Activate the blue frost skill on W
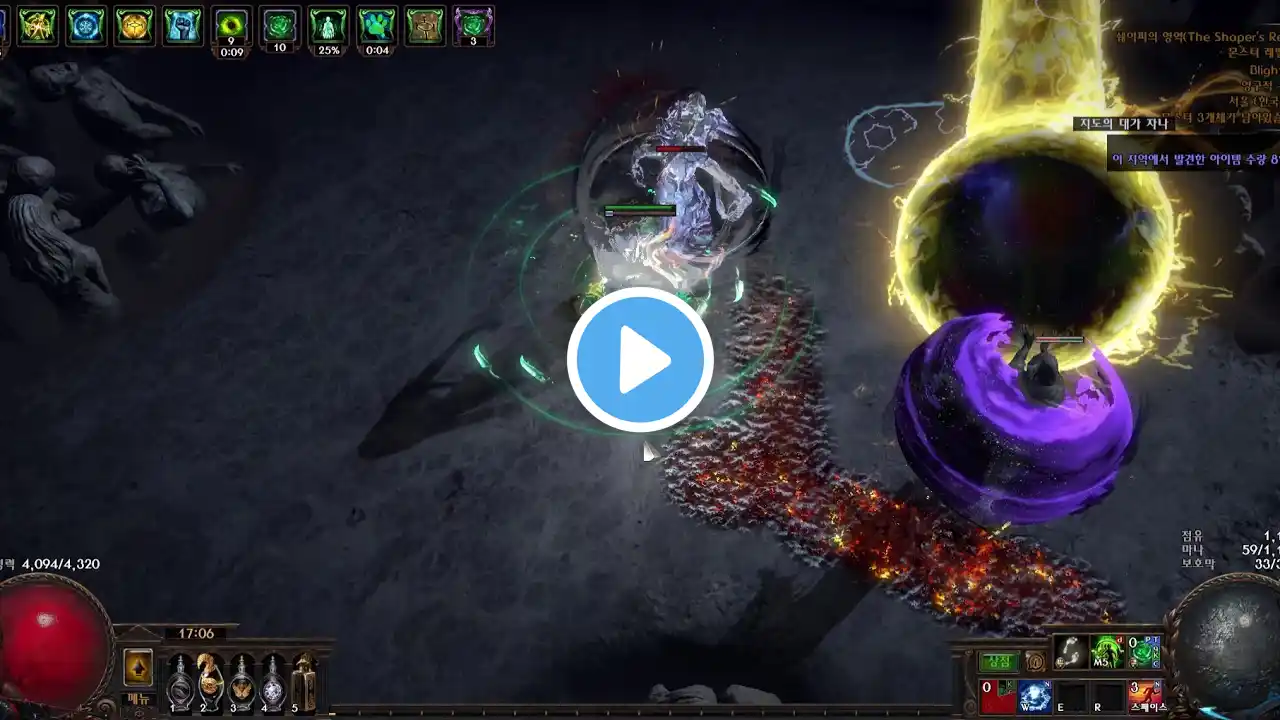 (x=1035, y=696)
